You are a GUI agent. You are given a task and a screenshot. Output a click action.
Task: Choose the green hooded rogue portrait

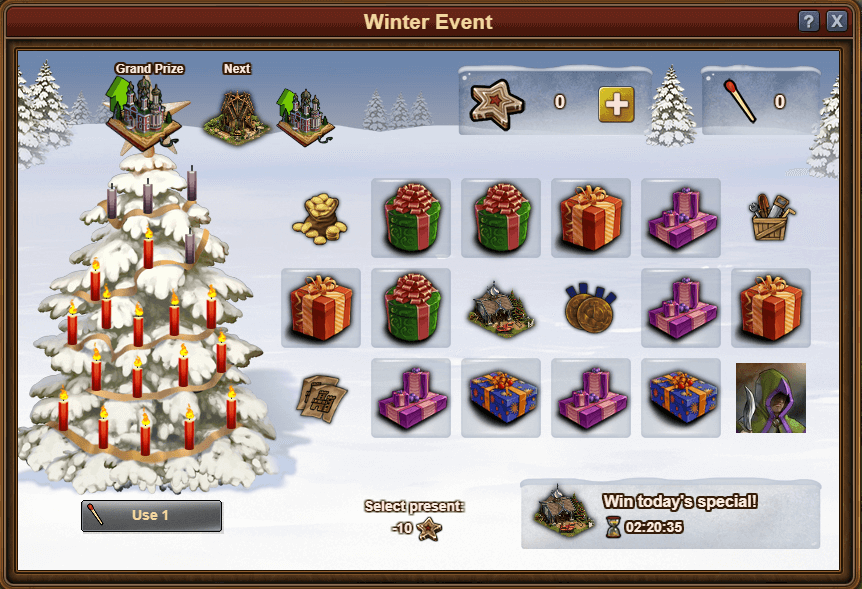tap(770, 397)
